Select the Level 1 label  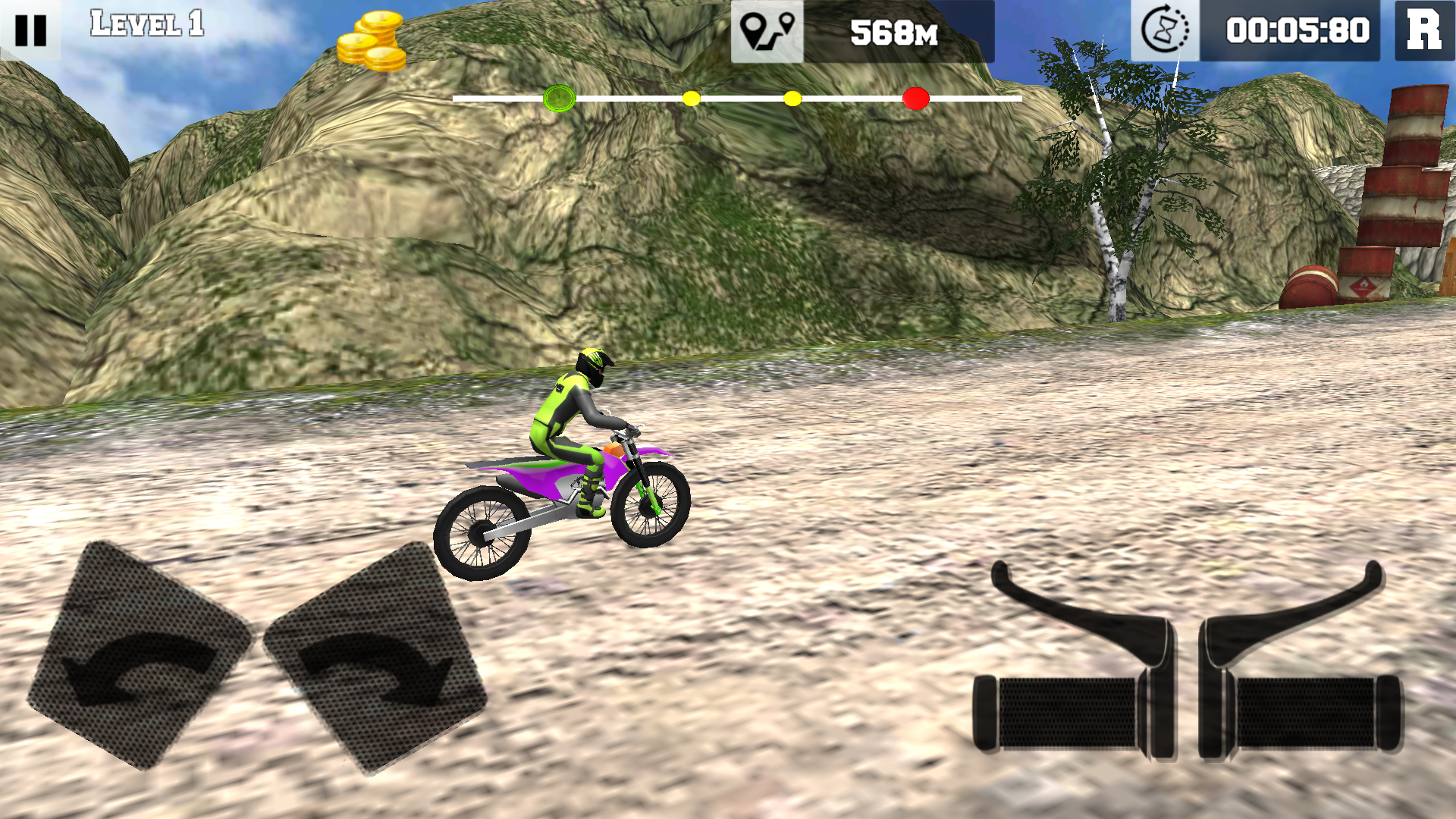146,25
